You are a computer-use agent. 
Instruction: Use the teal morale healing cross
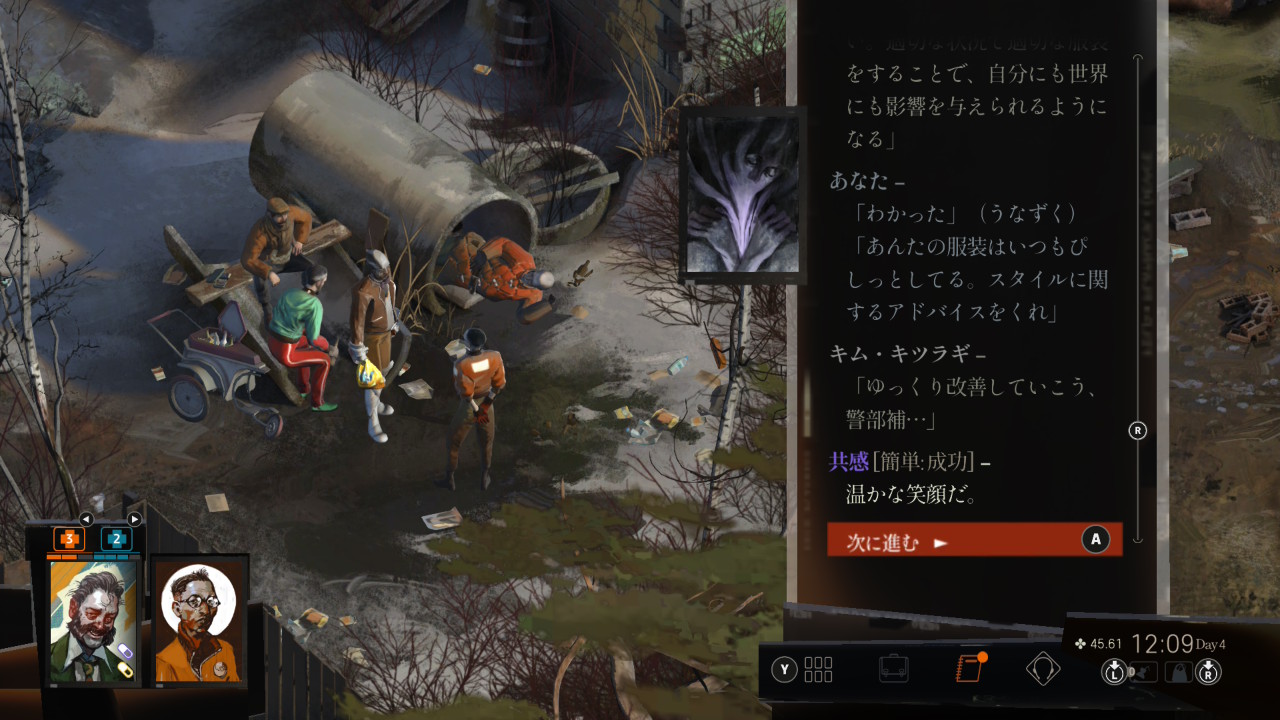click(x=117, y=539)
